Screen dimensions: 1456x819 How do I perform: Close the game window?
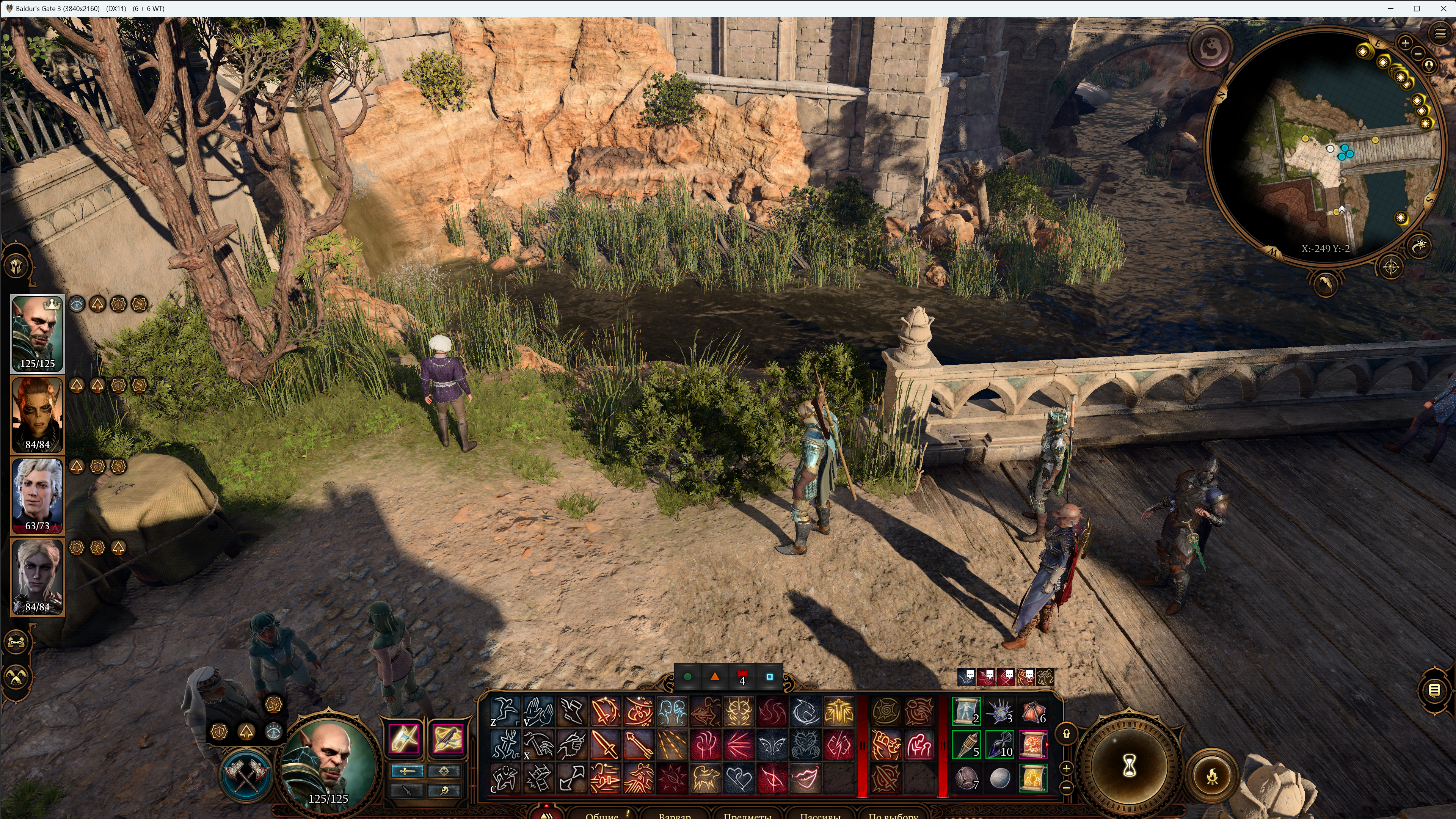tap(1442, 8)
